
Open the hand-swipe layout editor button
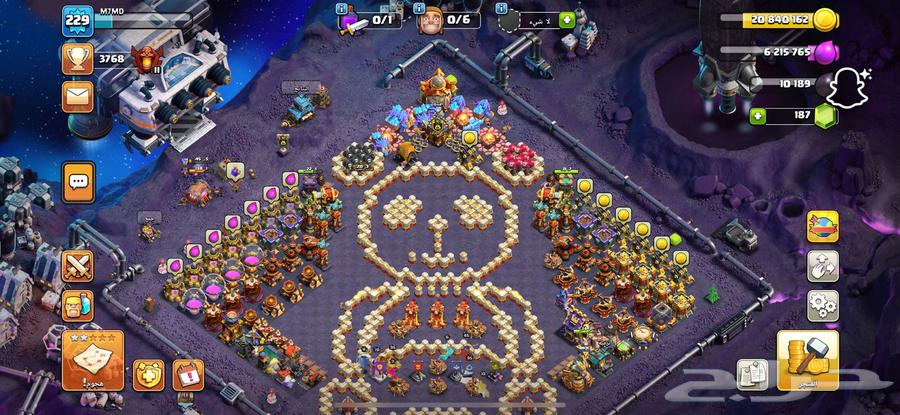click(x=822, y=265)
